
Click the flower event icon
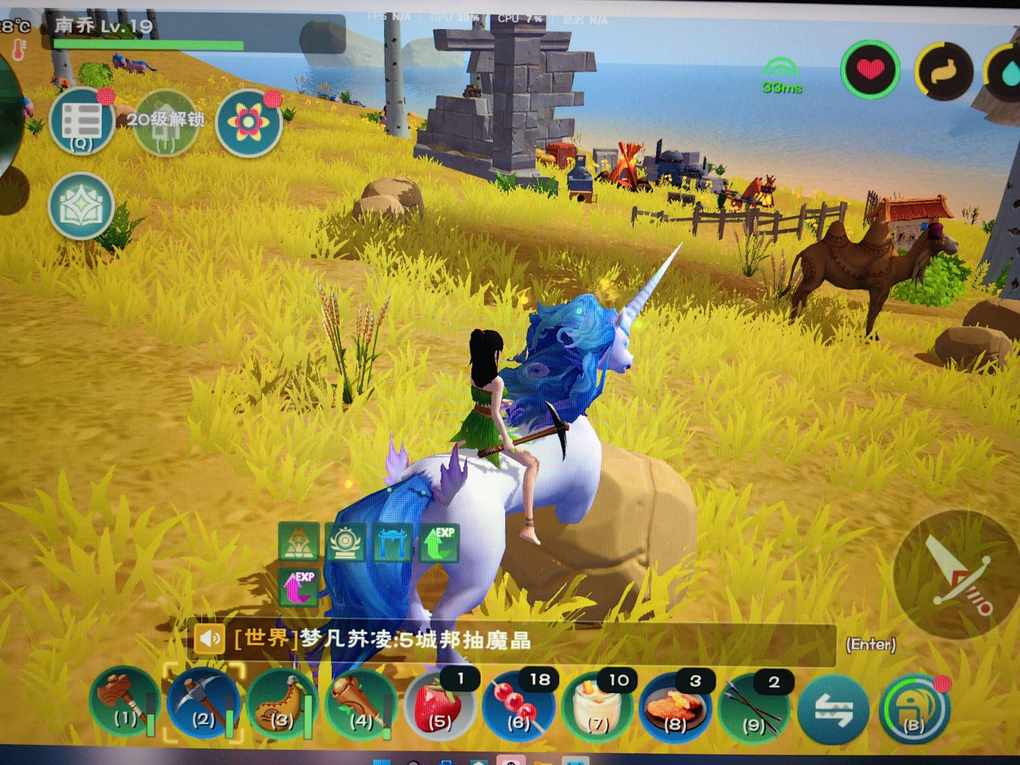(x=248, y=123)
